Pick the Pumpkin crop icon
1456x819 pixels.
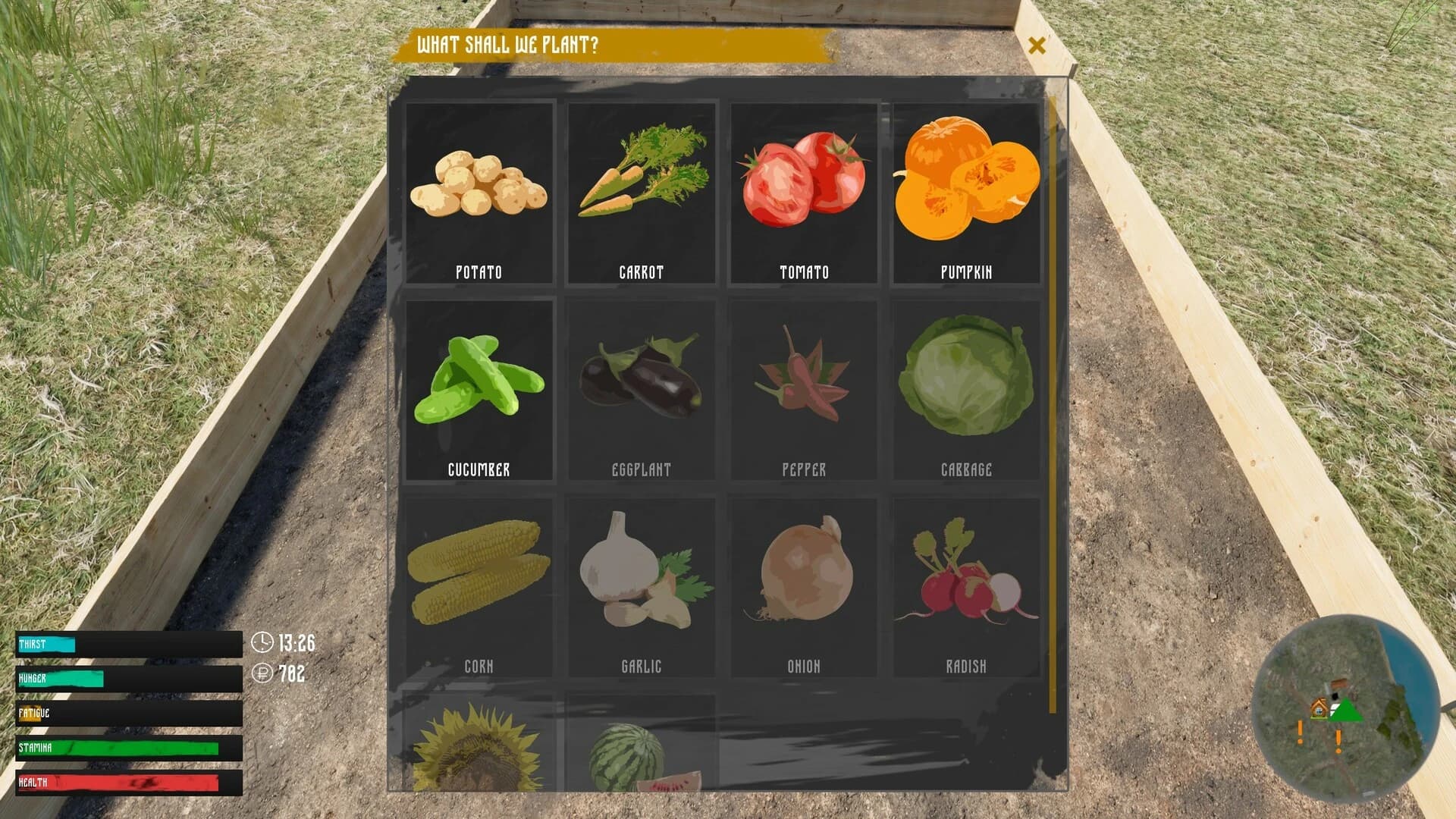pyautogui.click(x=966, y=190)
